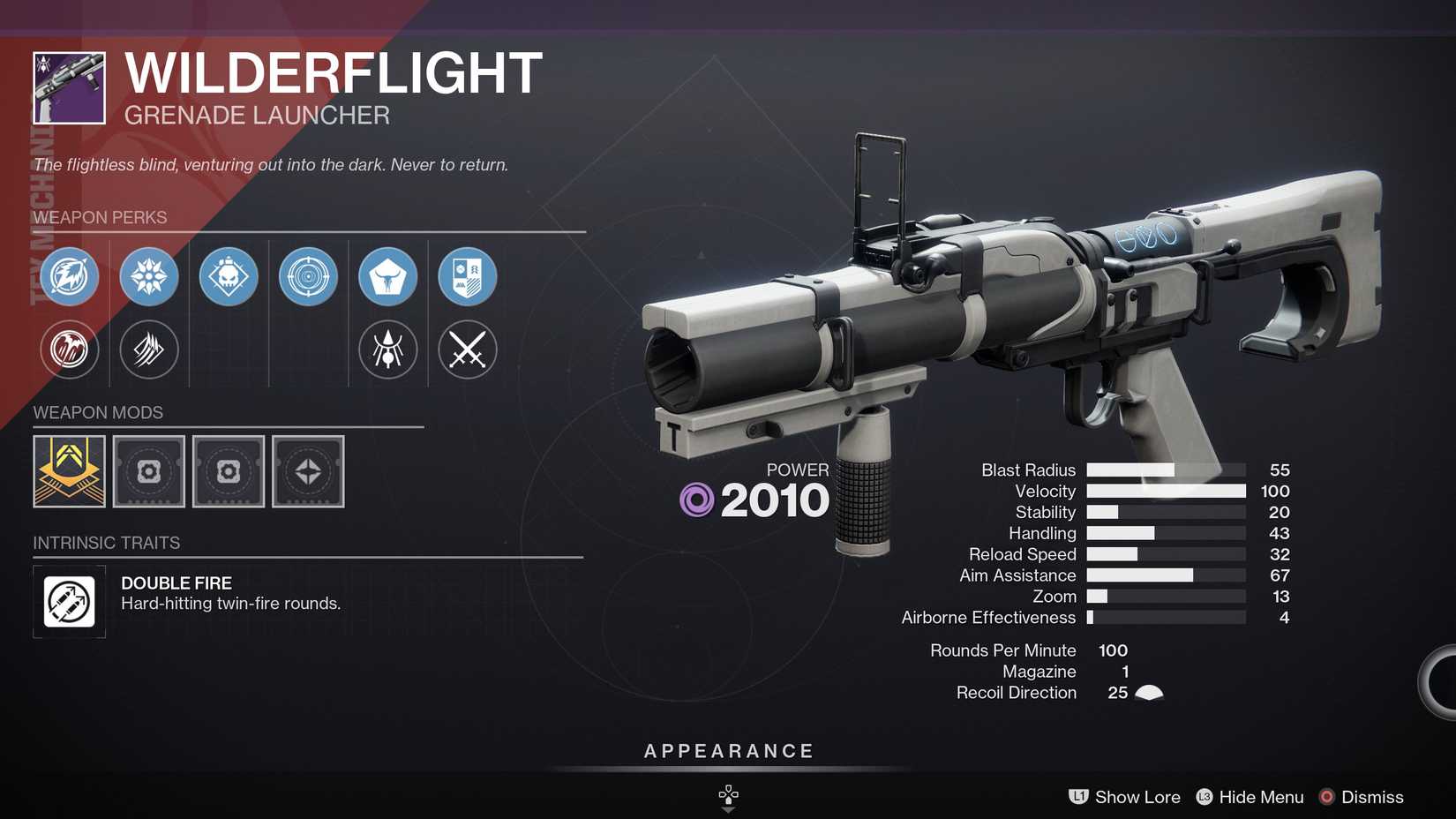
Task: Inspect the Double Fire intrinsic trait icon
Action: 69,602
